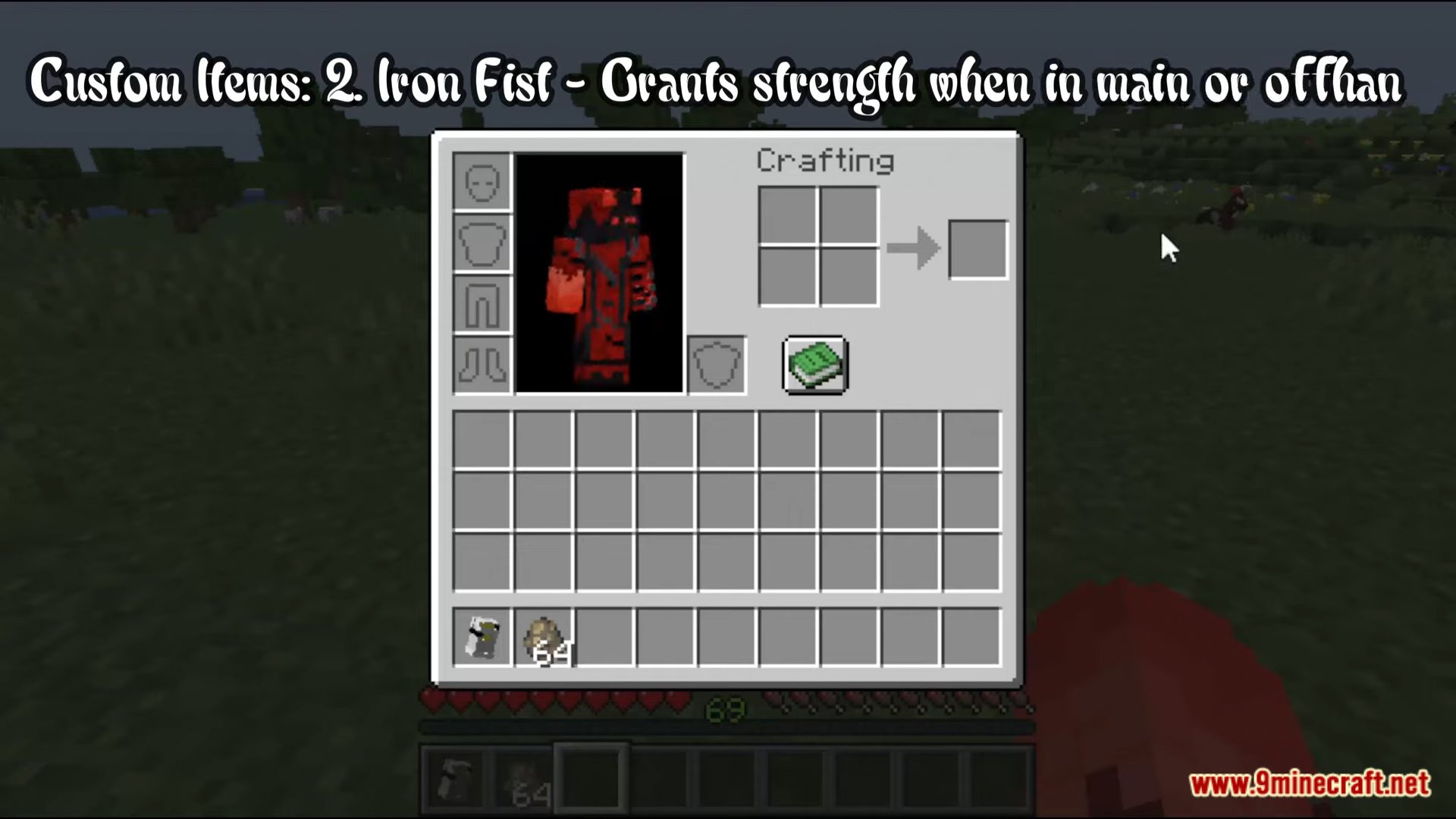Click the crafting arrow icon
This screenshot has width=1456, height=819.
914,248
